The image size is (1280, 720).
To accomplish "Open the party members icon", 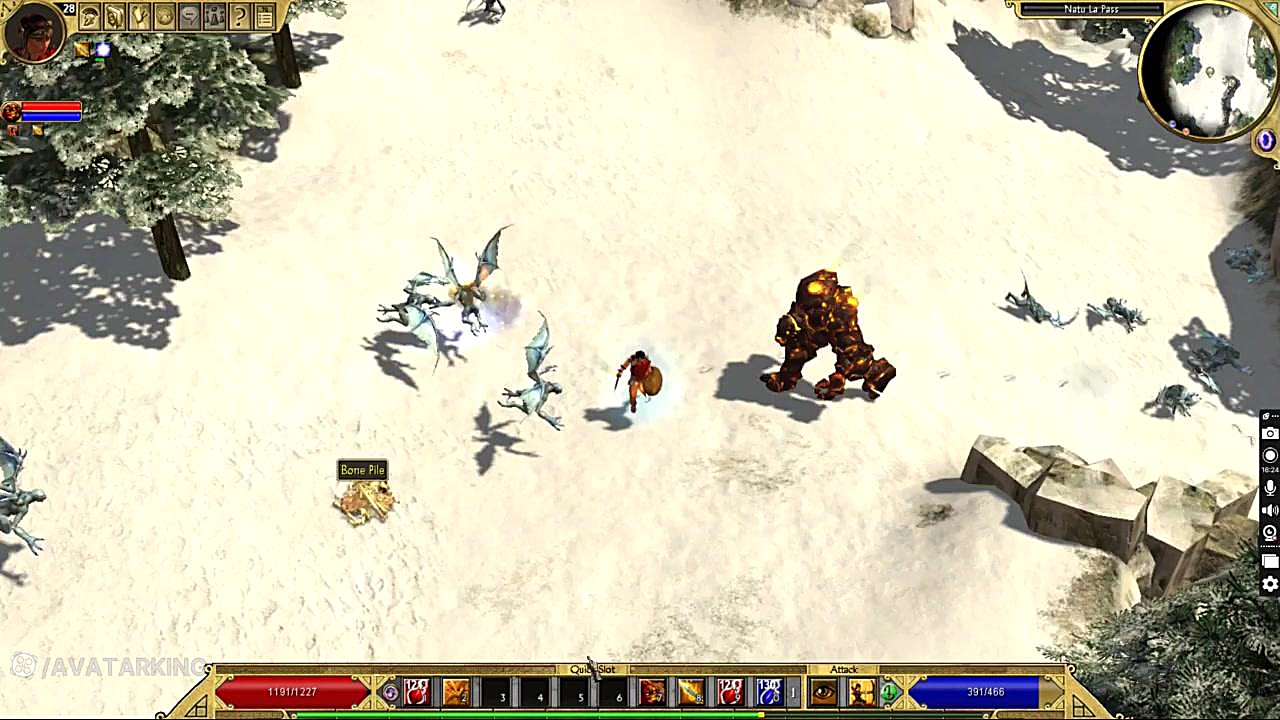I will [x=214, y=16].
